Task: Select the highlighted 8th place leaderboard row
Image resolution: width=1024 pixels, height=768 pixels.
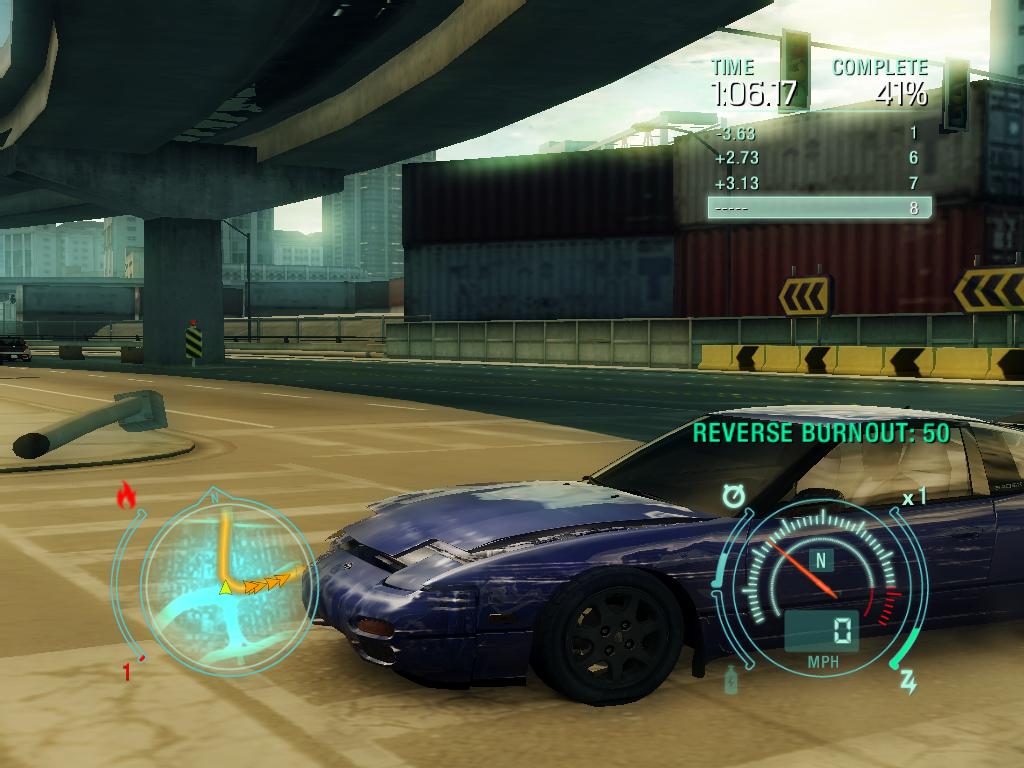Action: 819,208
